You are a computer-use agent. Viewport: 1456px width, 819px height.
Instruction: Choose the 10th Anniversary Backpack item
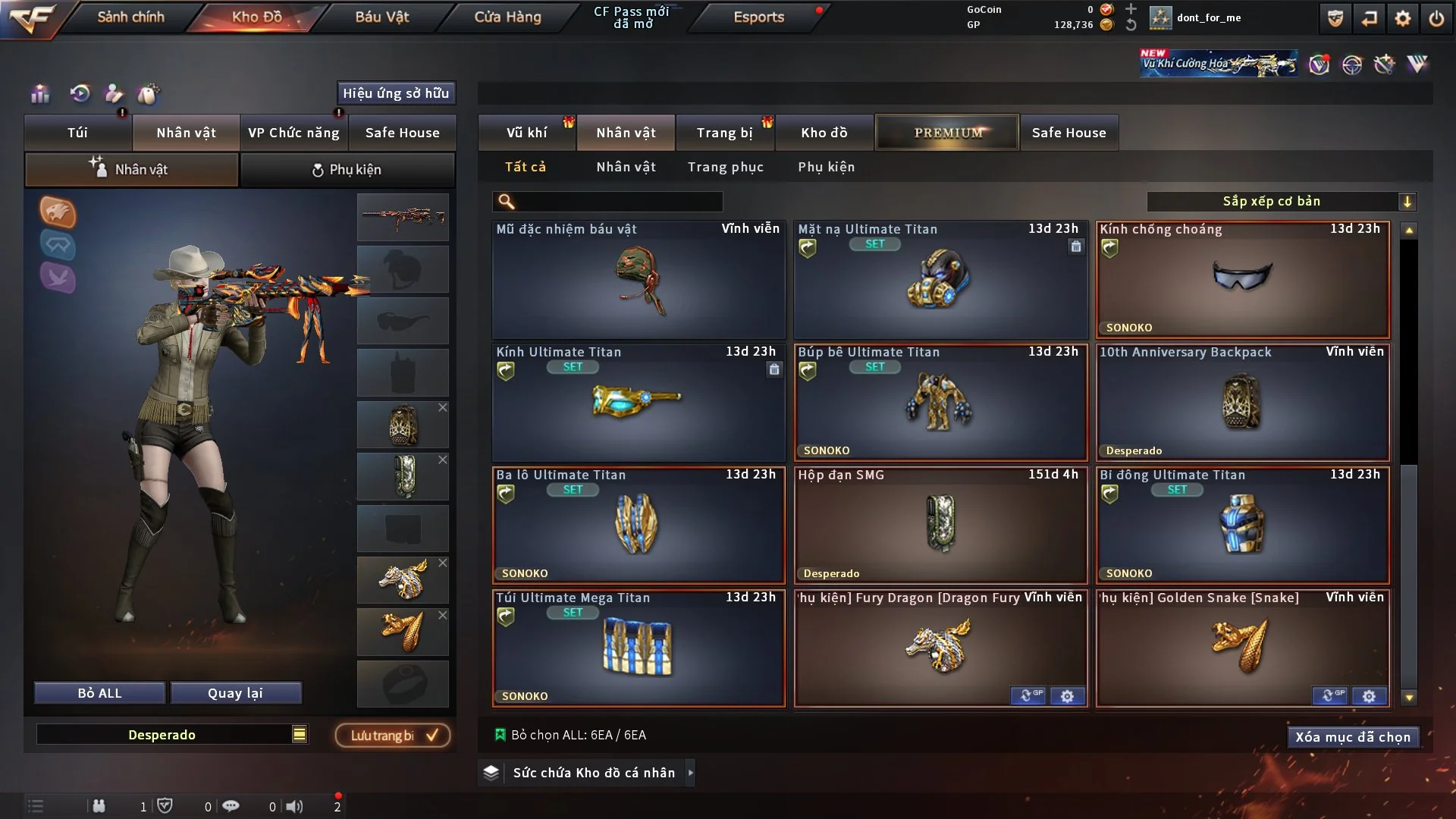[x=1242, y=402]
